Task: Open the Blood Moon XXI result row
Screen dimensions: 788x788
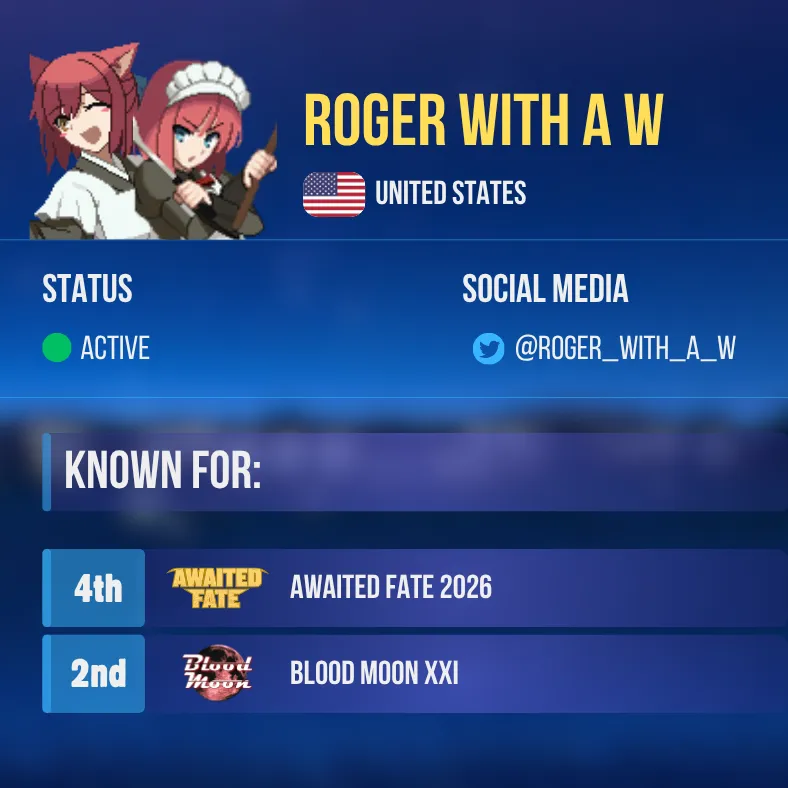Action: 414,673
